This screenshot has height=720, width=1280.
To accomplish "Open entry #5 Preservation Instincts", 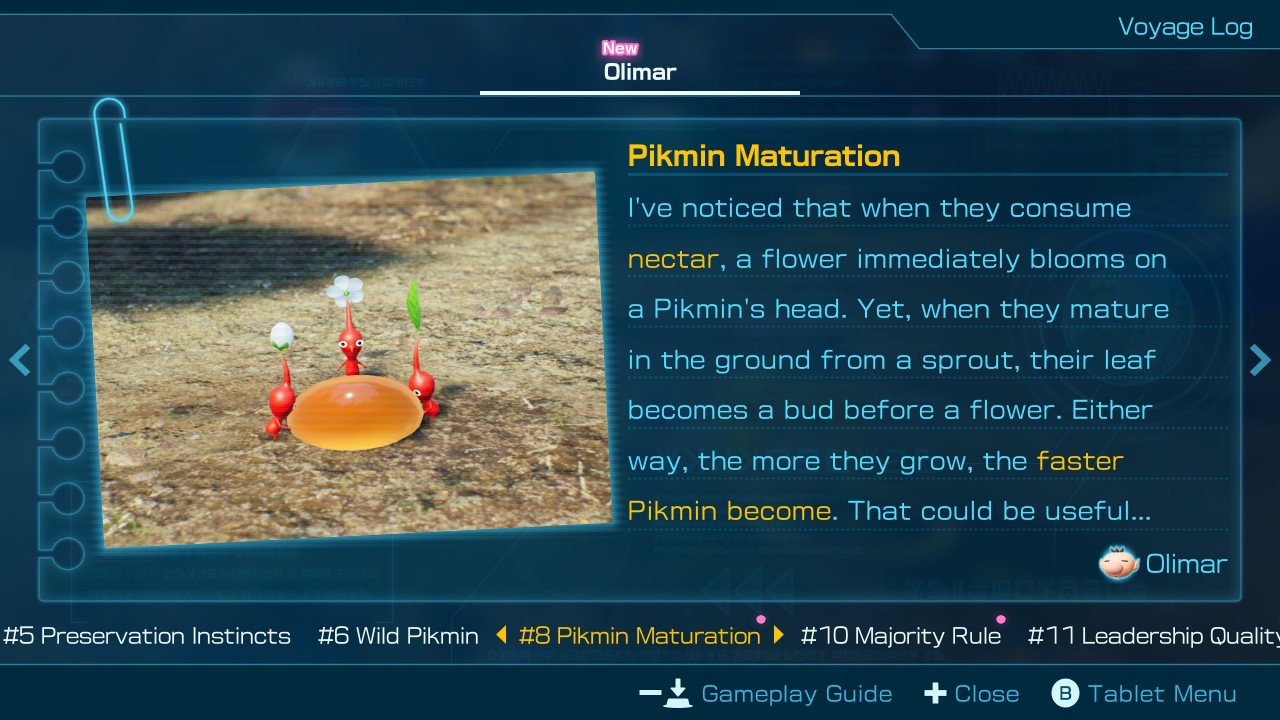I will point(147,636).
